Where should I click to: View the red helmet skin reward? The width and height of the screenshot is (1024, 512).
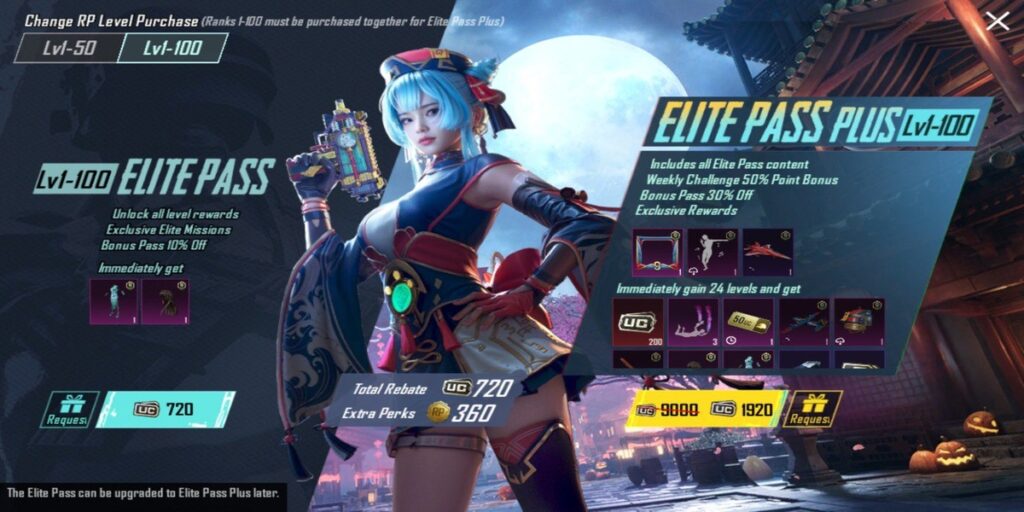[859, 321]
